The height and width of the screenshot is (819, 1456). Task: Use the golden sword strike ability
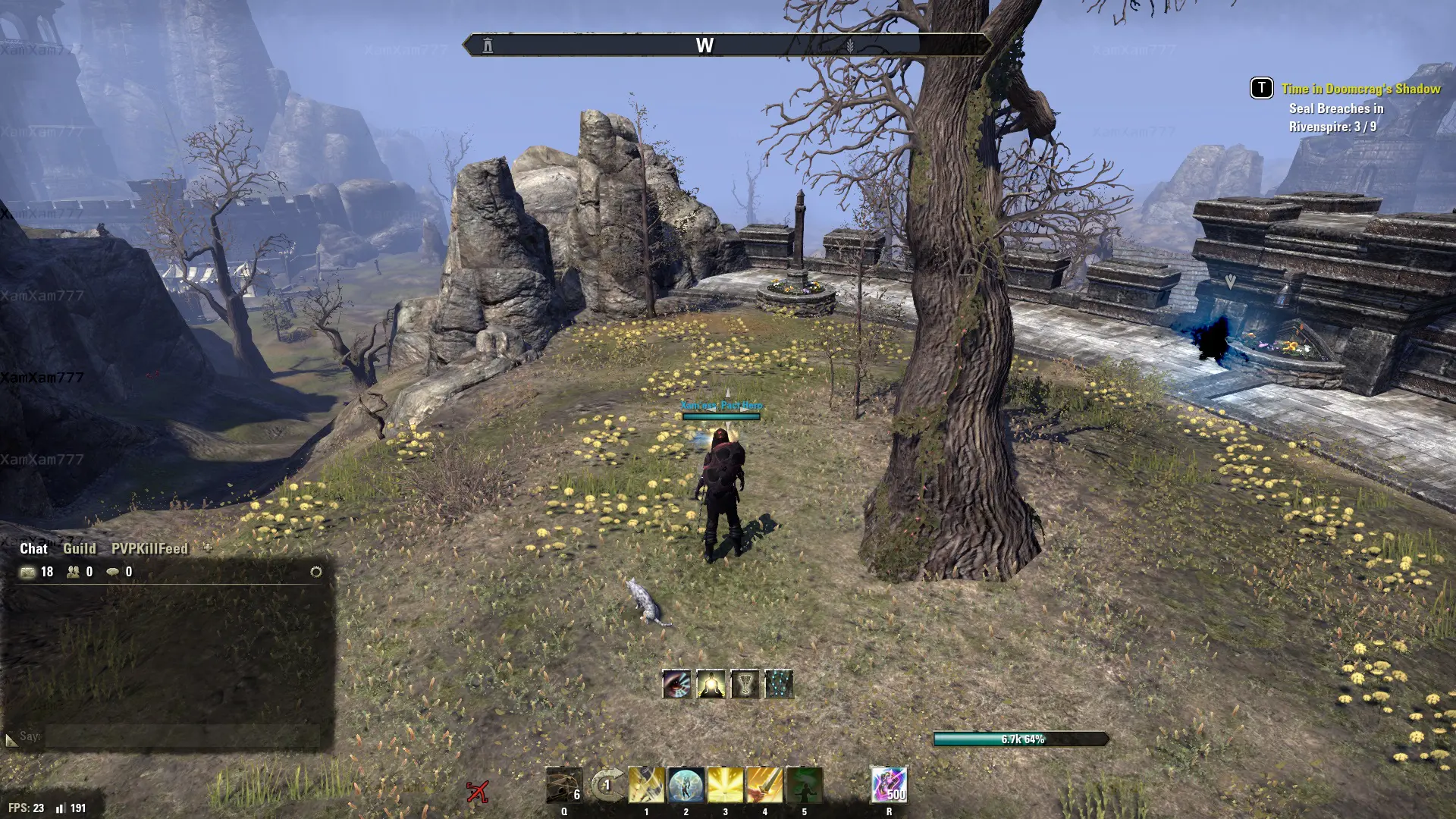[764, 785]
